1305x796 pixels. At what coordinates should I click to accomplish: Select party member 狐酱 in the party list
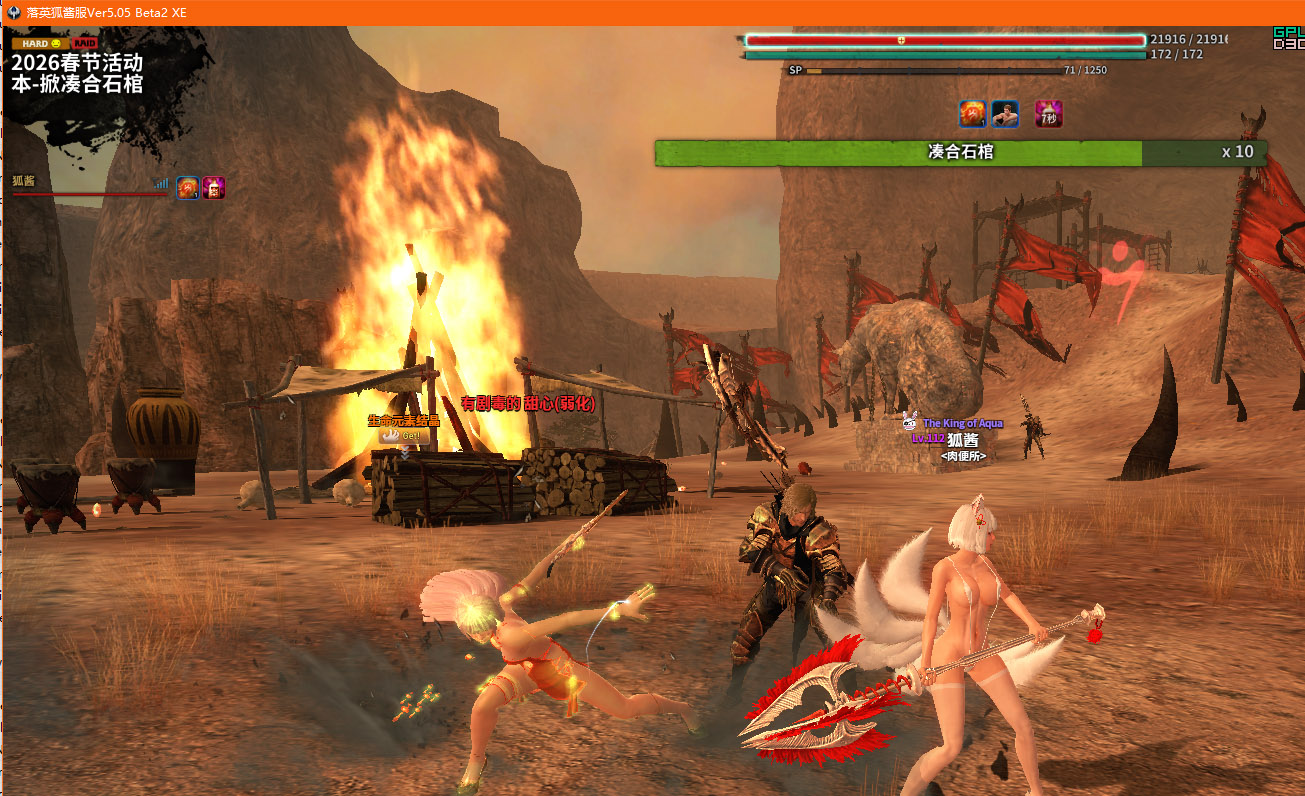pos(24,181)
